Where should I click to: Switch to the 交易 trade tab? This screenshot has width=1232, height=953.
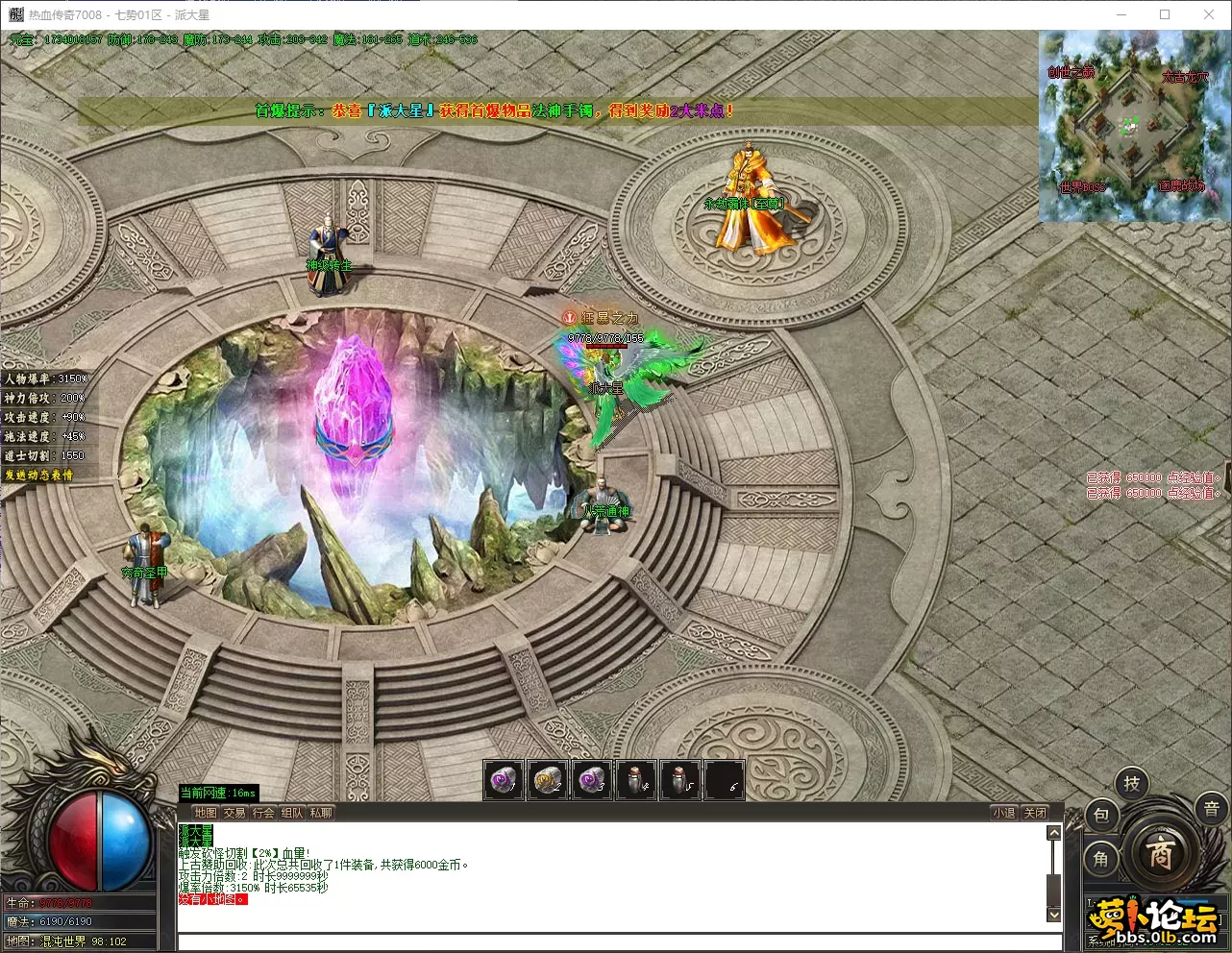(234, 813)
